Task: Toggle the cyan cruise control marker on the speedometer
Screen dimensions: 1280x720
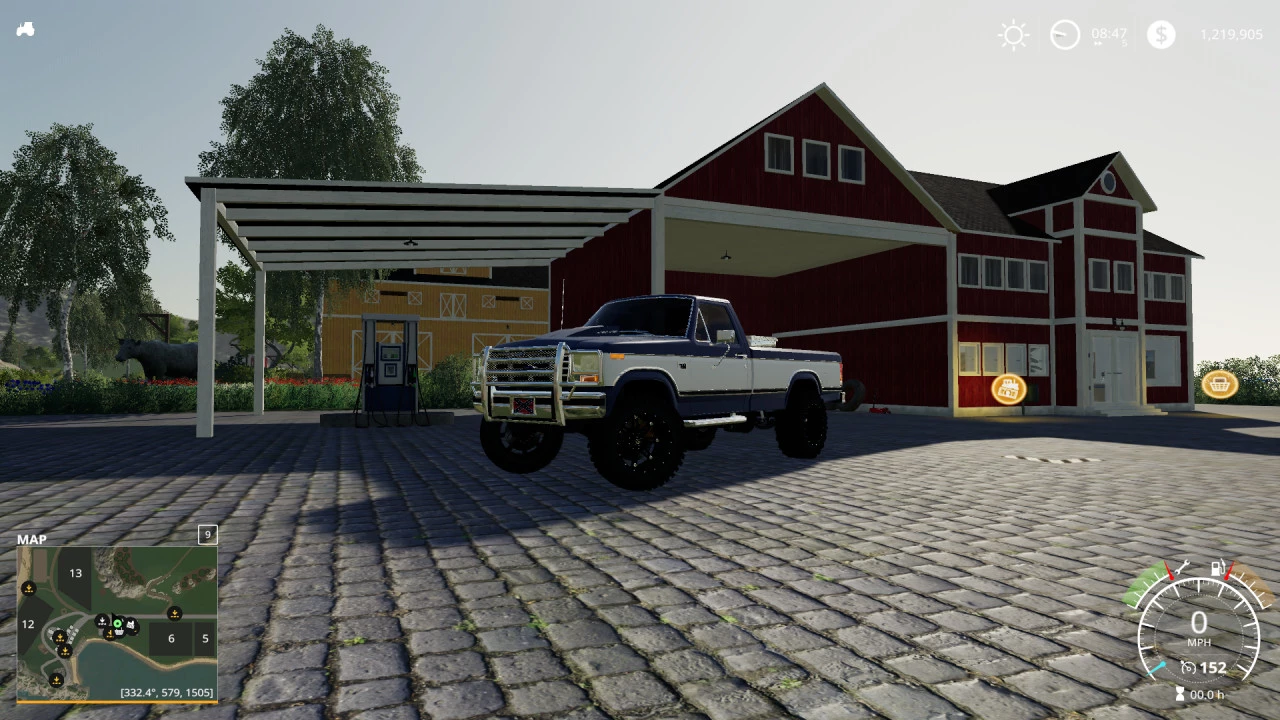Action: click(1157, 668)
